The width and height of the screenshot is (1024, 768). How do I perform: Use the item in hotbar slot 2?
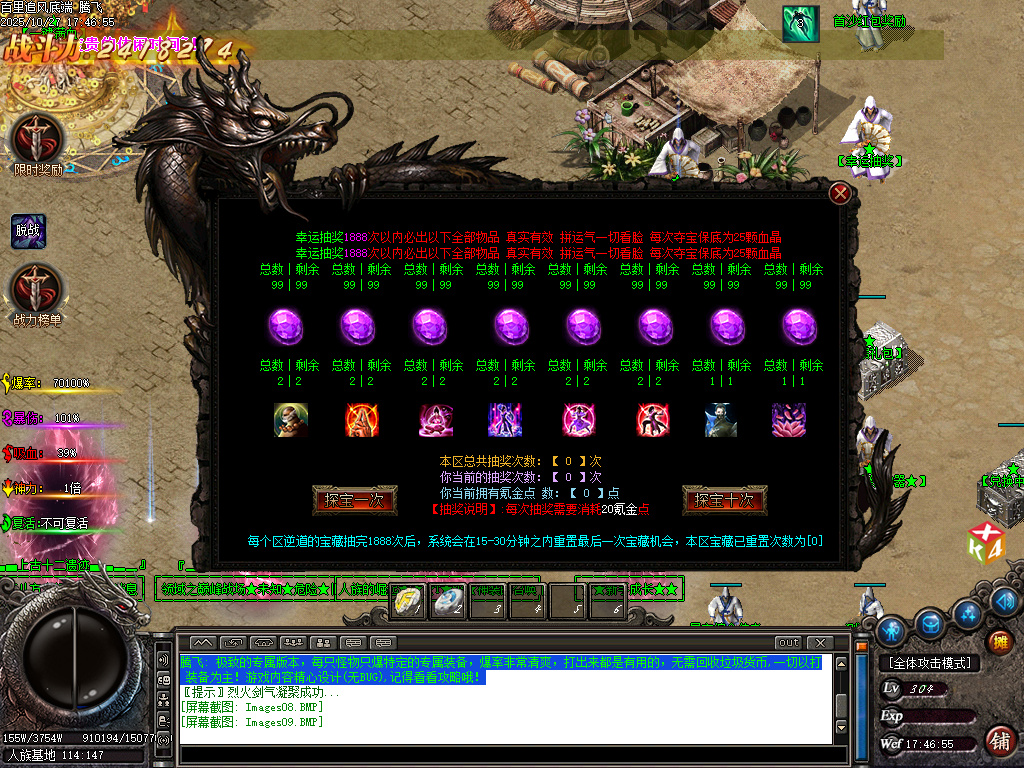tap(451, 602)
